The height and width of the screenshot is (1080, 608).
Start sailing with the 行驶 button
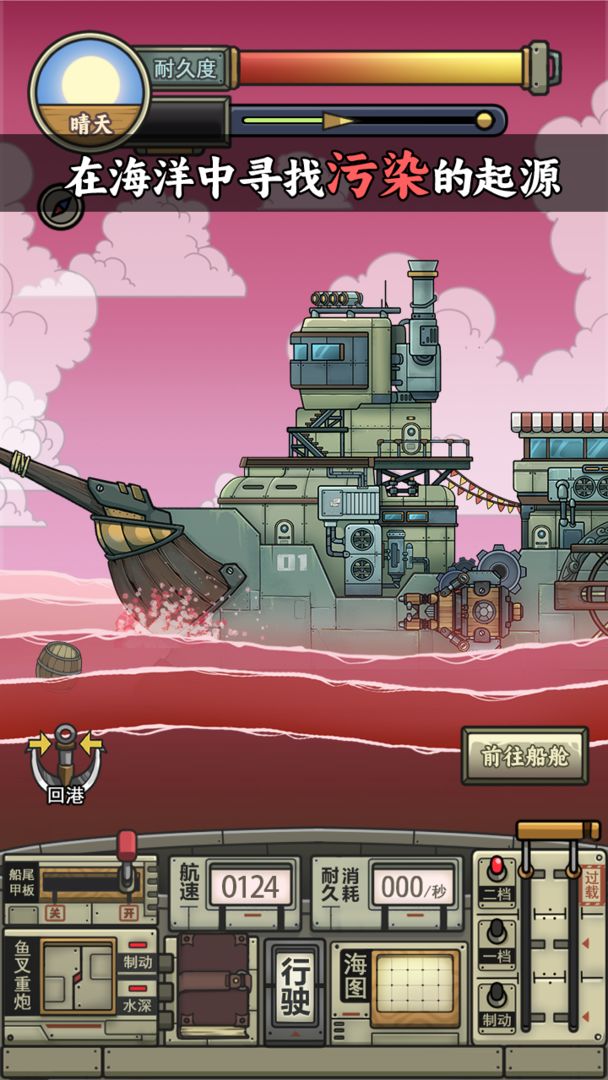294,989
